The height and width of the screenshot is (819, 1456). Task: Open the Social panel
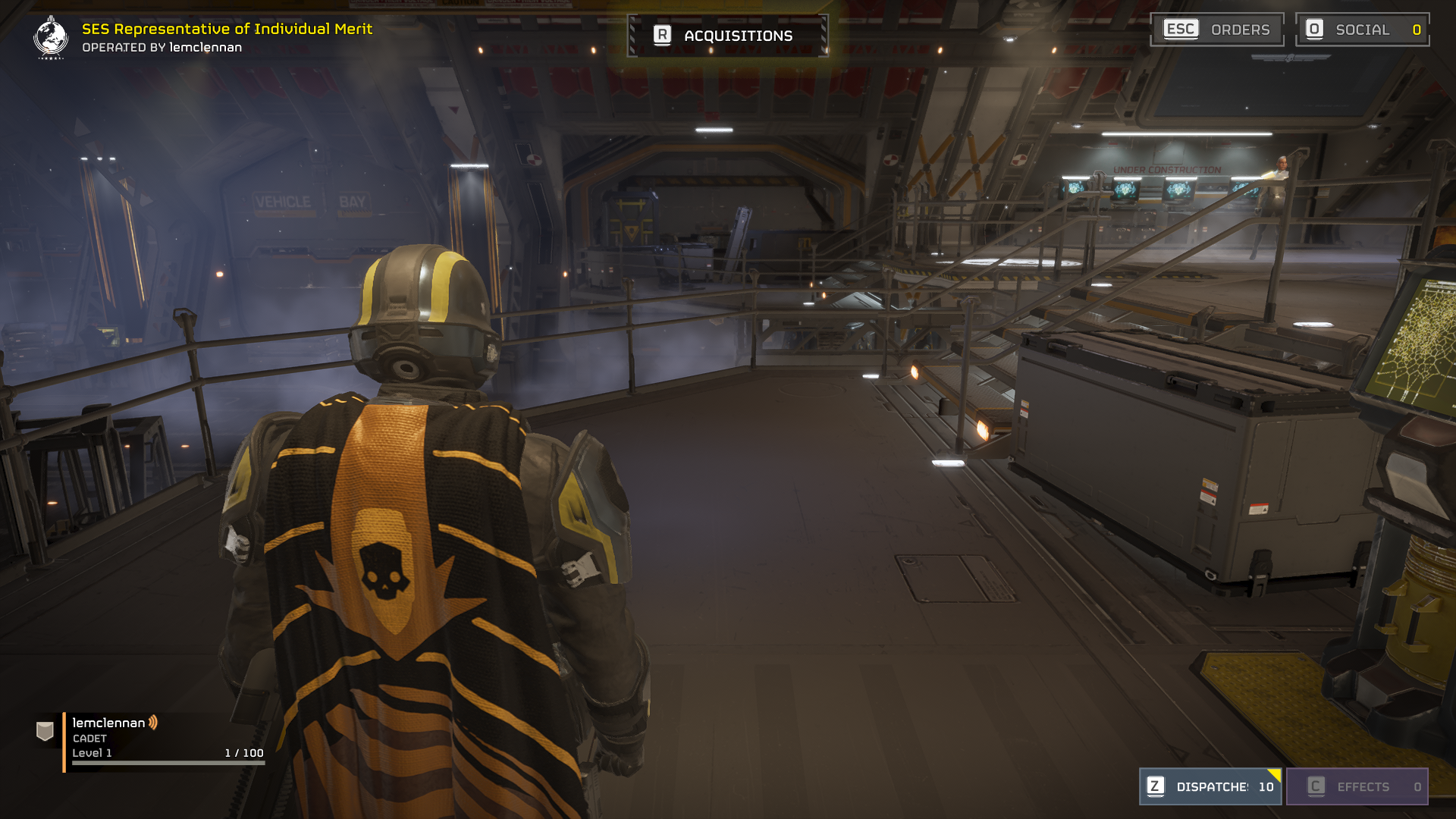point(1362,30)
